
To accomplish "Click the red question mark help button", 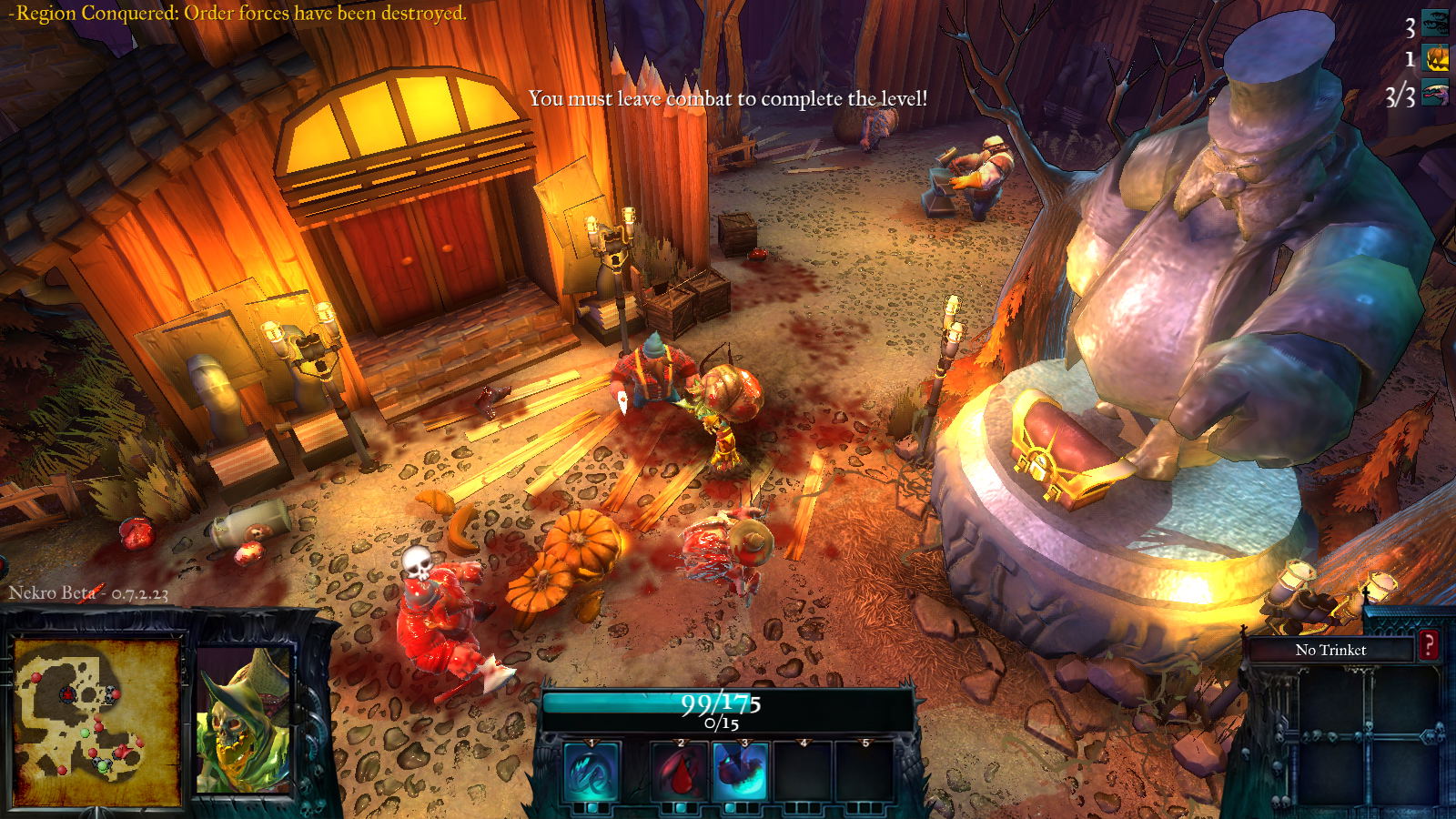I will (1429, 646).
